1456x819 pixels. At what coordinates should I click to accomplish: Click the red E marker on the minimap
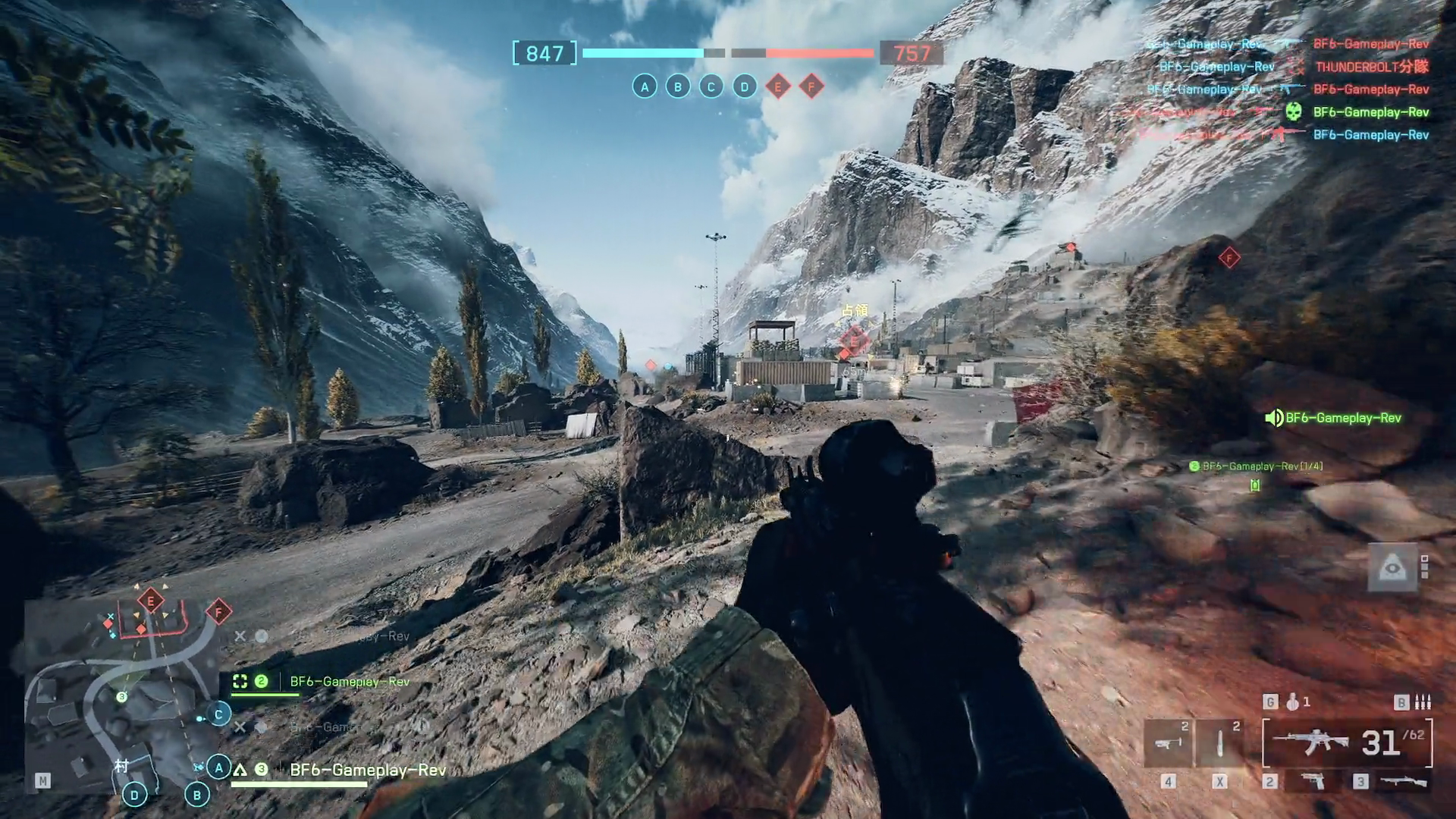(x=151, y=601)
